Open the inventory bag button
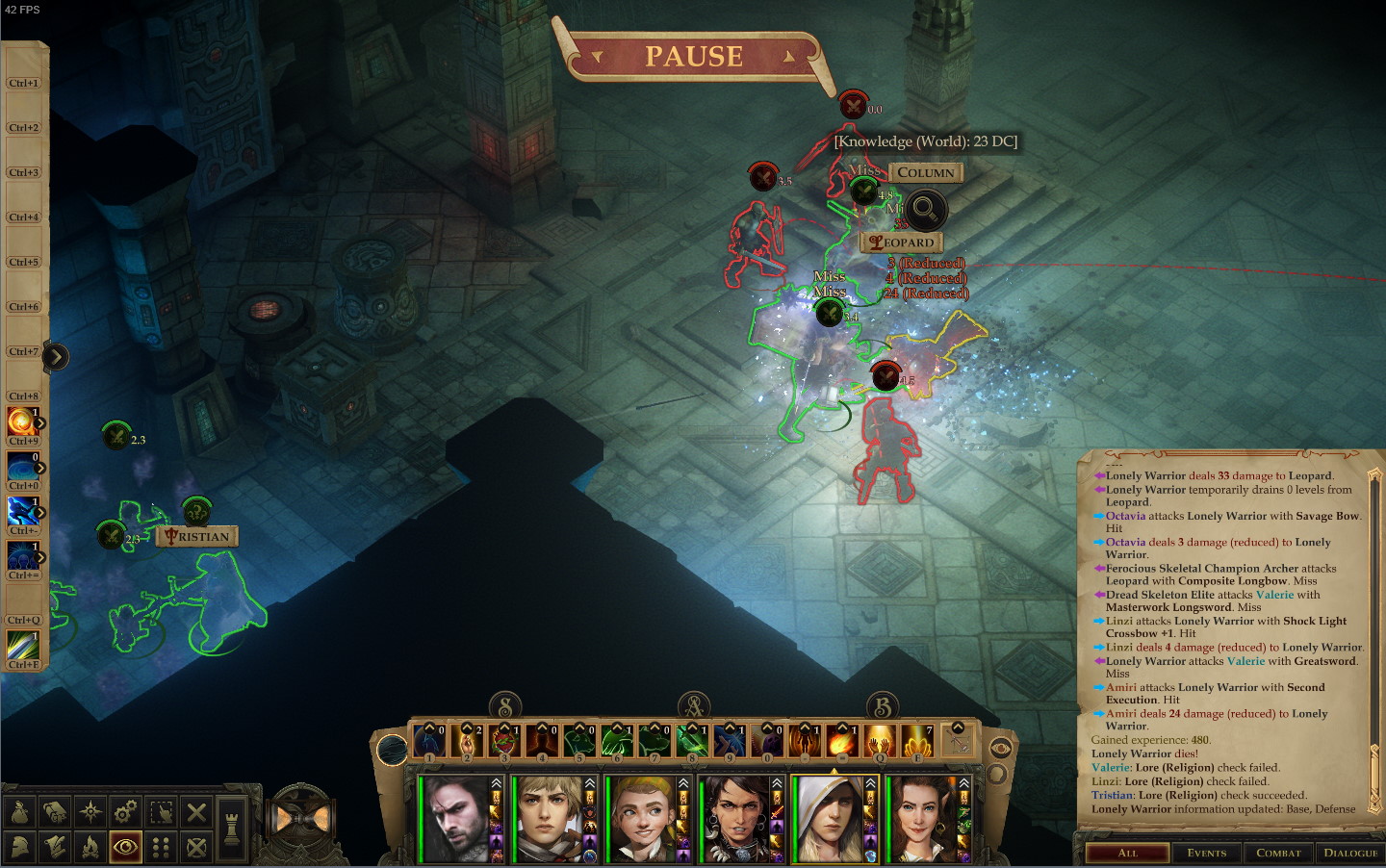 click(20, 812)
